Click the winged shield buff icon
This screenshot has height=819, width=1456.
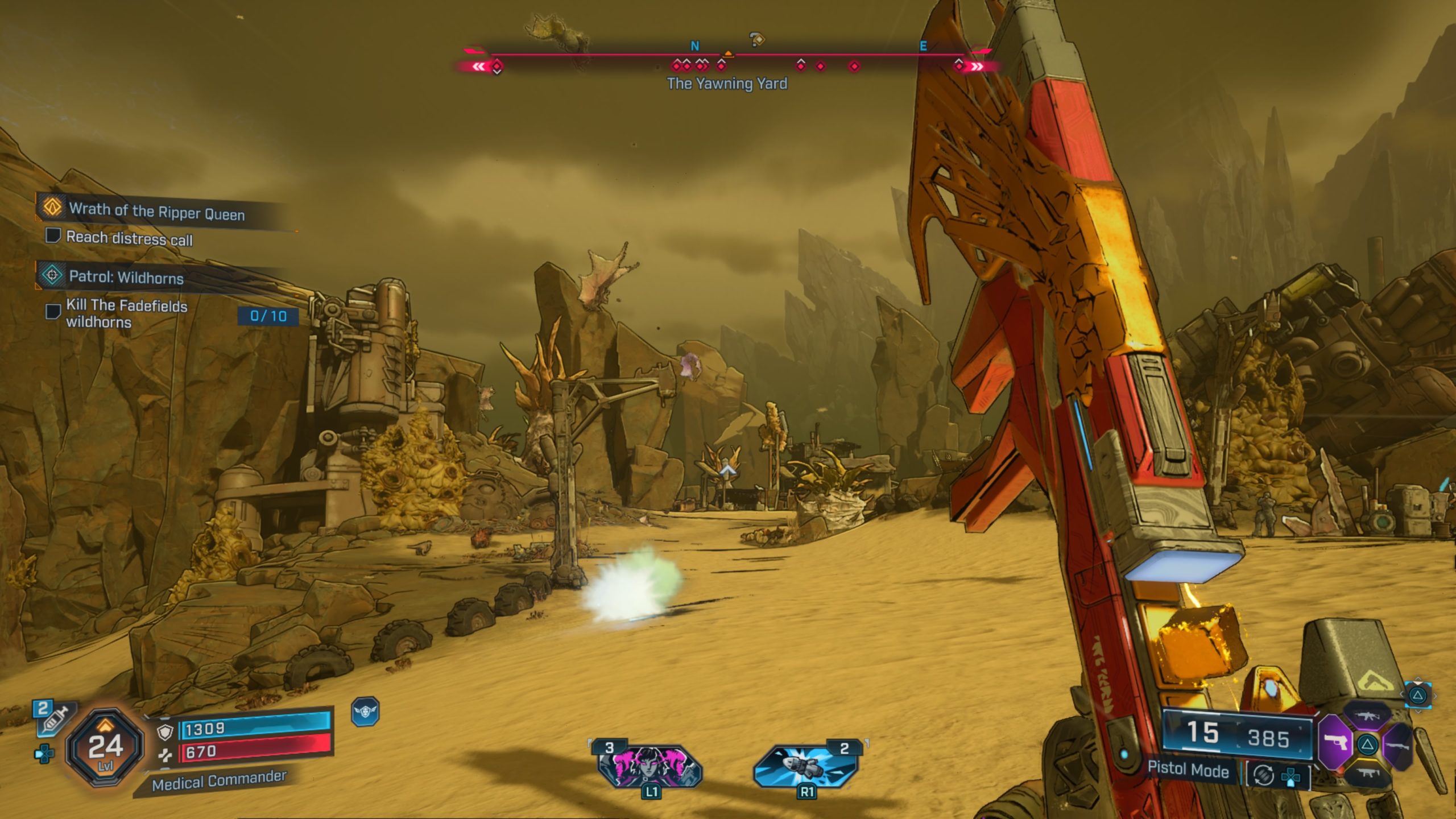365,712
